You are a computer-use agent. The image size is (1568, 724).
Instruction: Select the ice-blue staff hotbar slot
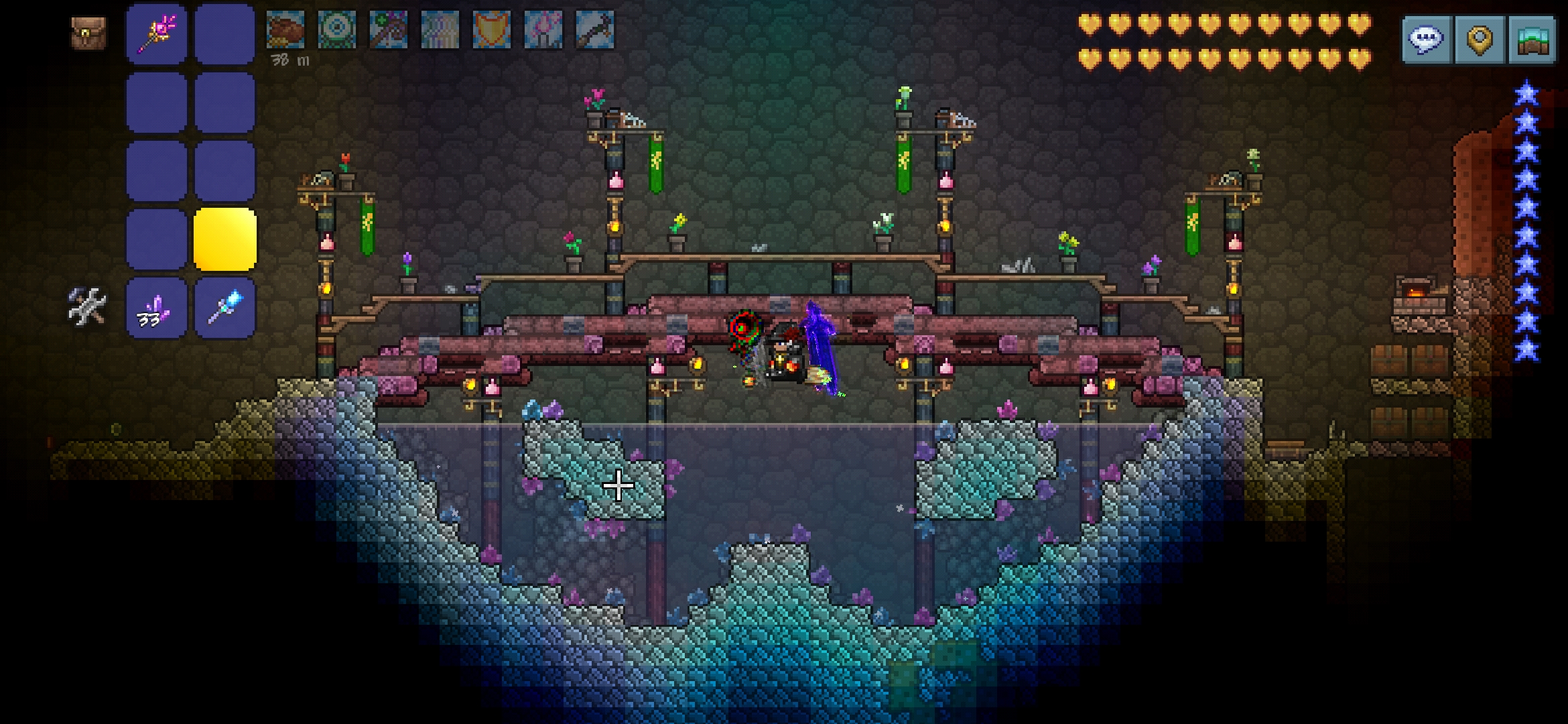(x=224, y=308)
